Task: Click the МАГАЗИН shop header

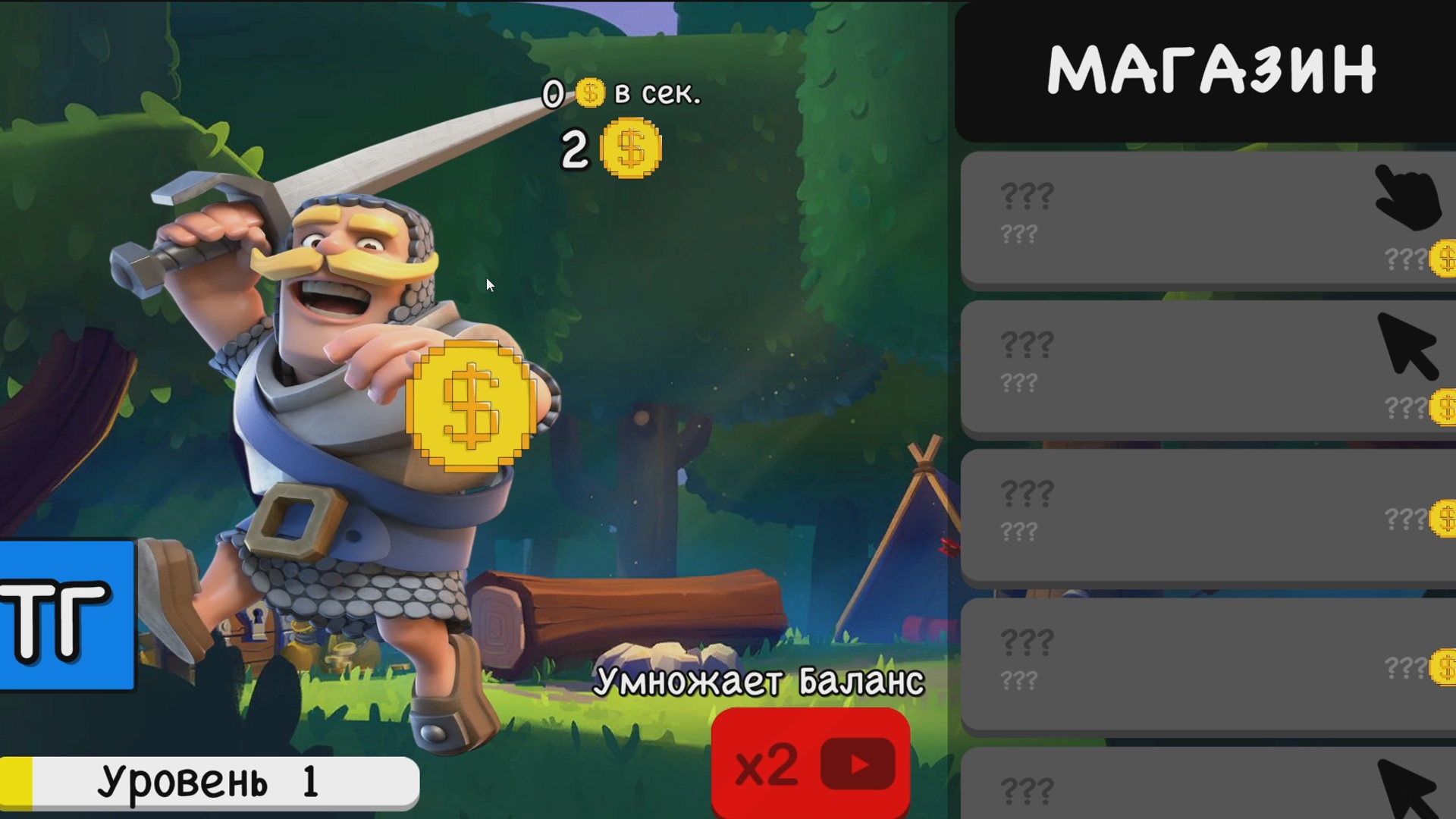Action: [1213, 70]
